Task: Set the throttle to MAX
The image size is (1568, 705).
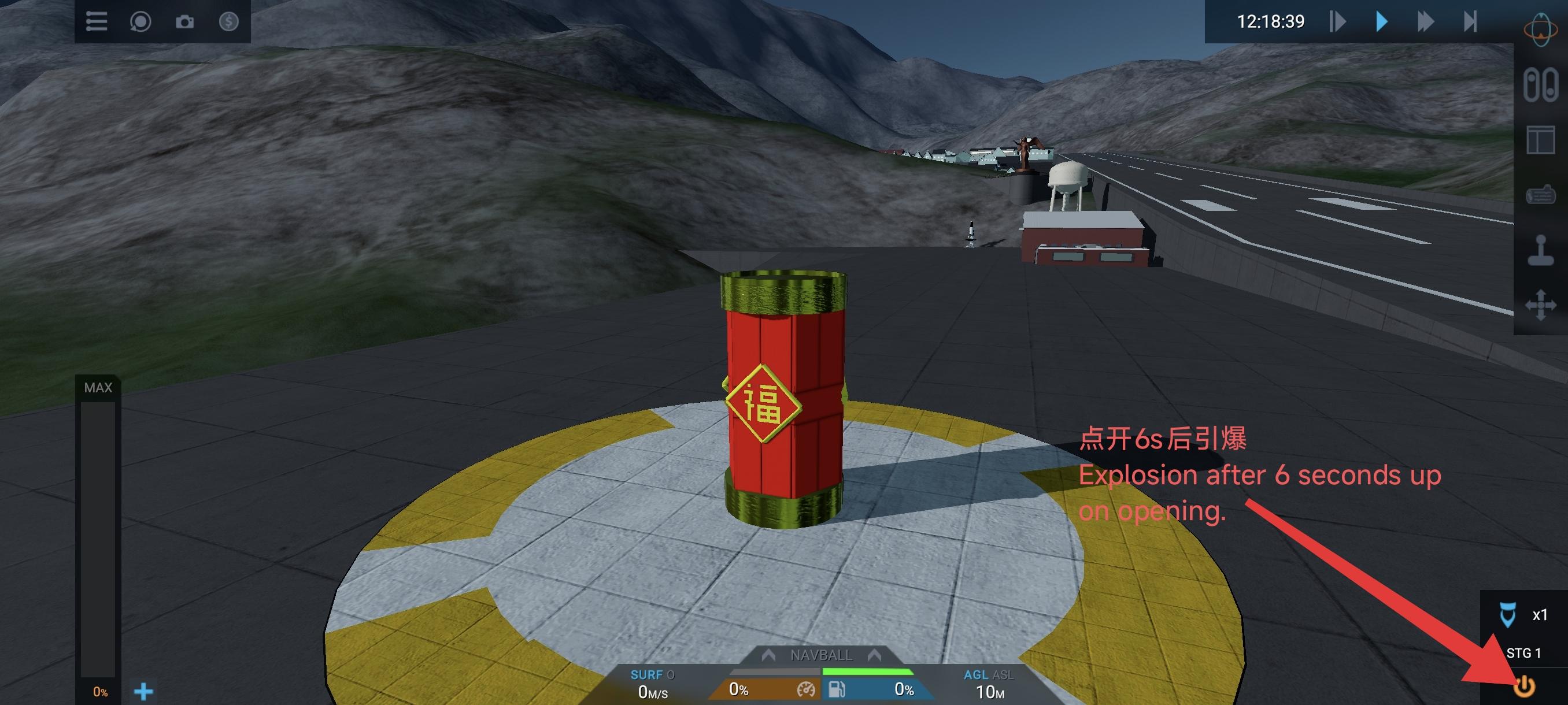Action: tap(98, 388)
